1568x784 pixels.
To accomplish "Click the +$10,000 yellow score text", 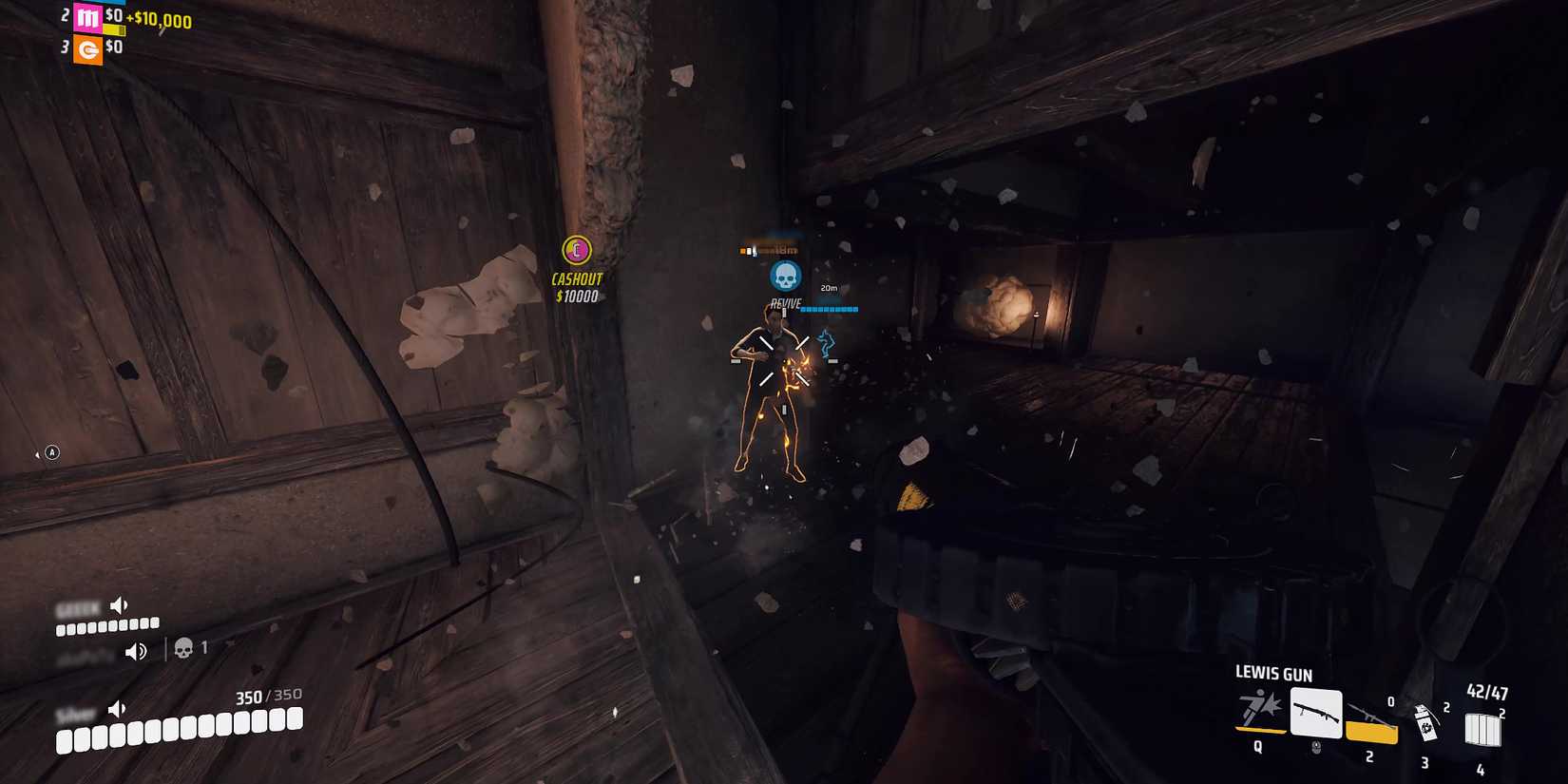I will click(x=160, y=19).
